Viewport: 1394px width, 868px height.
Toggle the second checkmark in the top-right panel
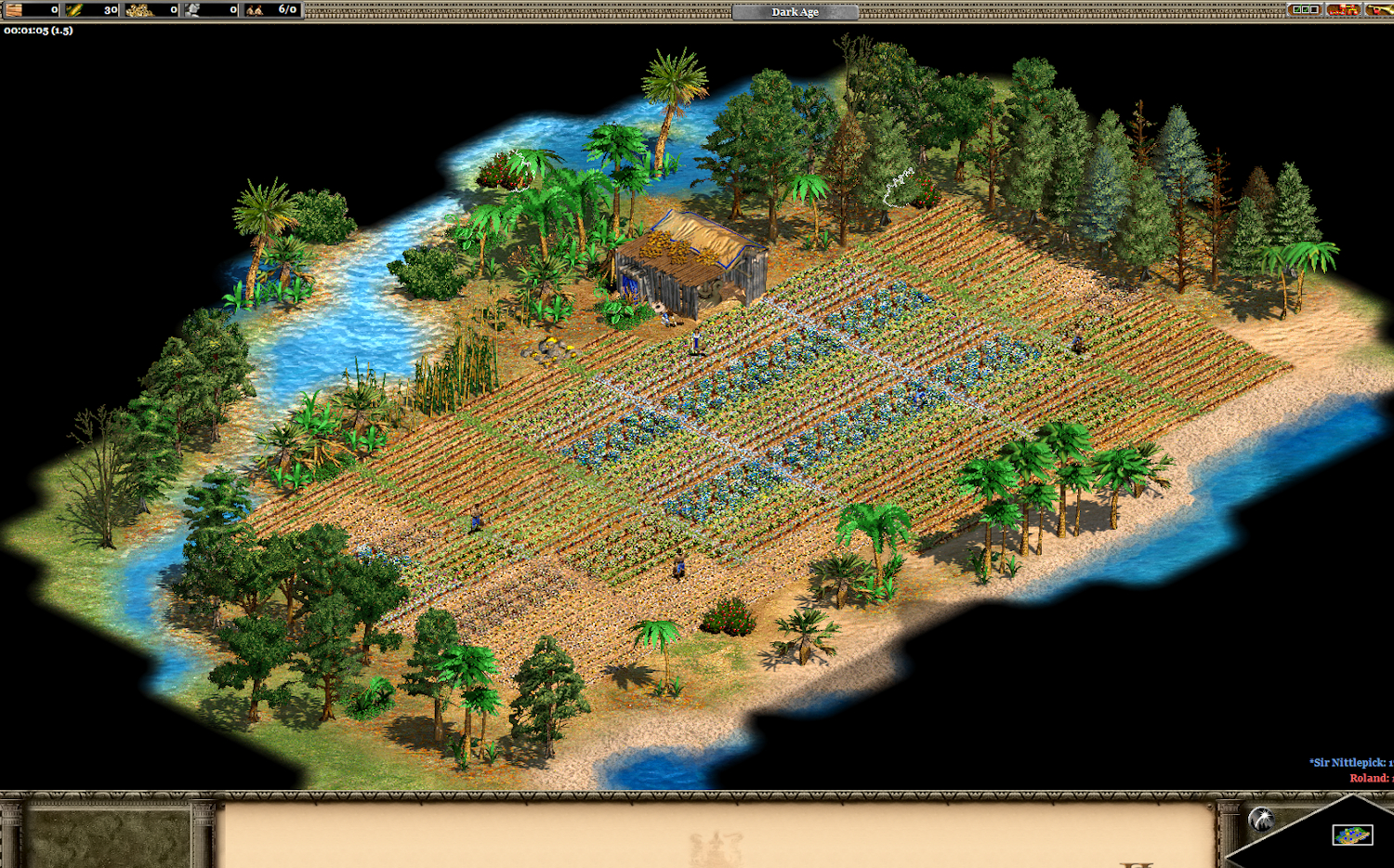pyautogui.click(x=1305, y=9)
